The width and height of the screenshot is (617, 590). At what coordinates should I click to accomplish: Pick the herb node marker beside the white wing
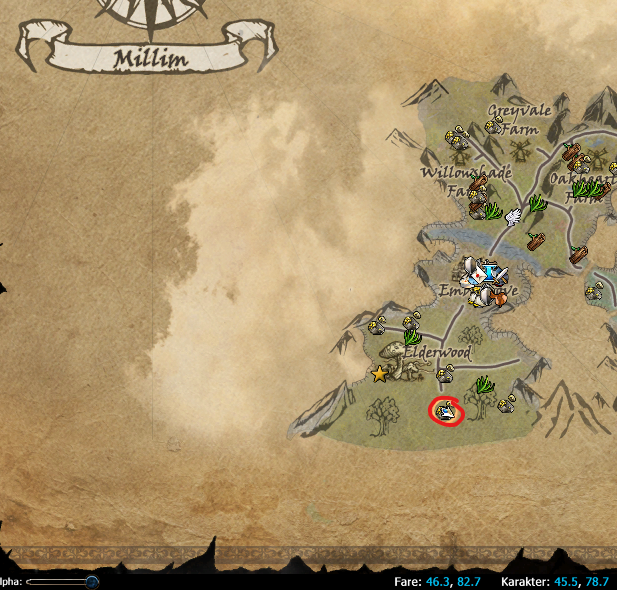pos(538,204)
